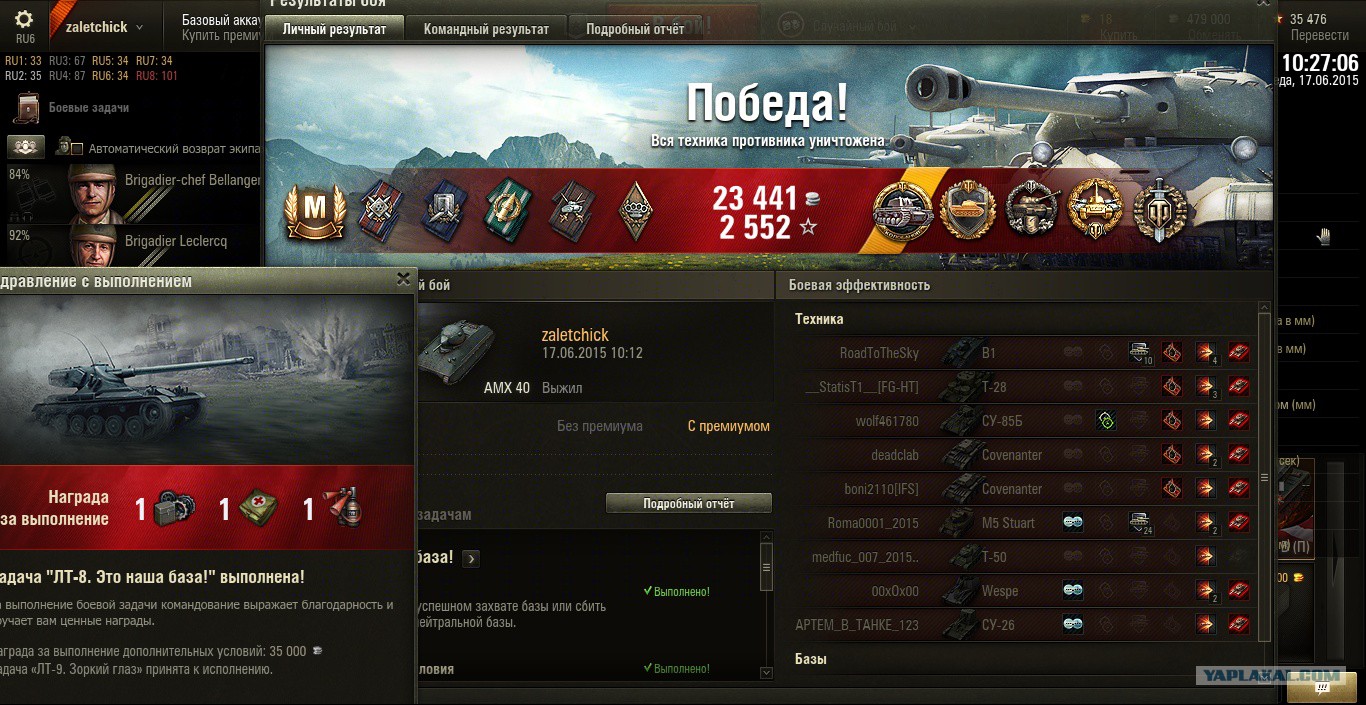This screenshot has width=1366, height=705.
Task: Click the Подробный отчёт button
Action: tap(689, 504)
